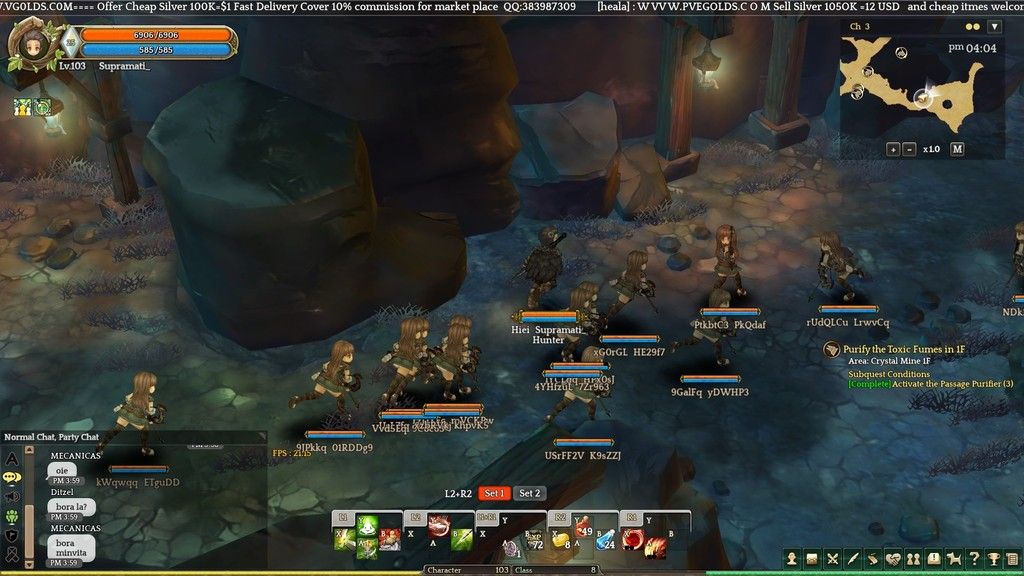This screenshot has height=576, width=1024.
Task: Use the blue potion with count 24
Action: (x=606, y=541)
